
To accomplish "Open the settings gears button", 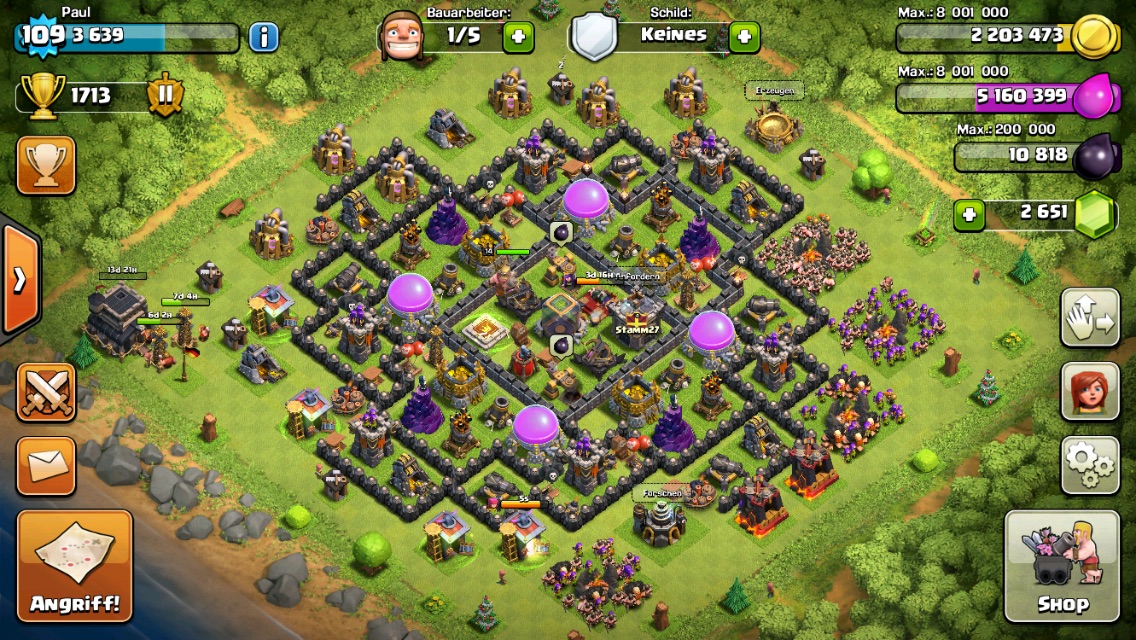I will [x=1090, y=464].
